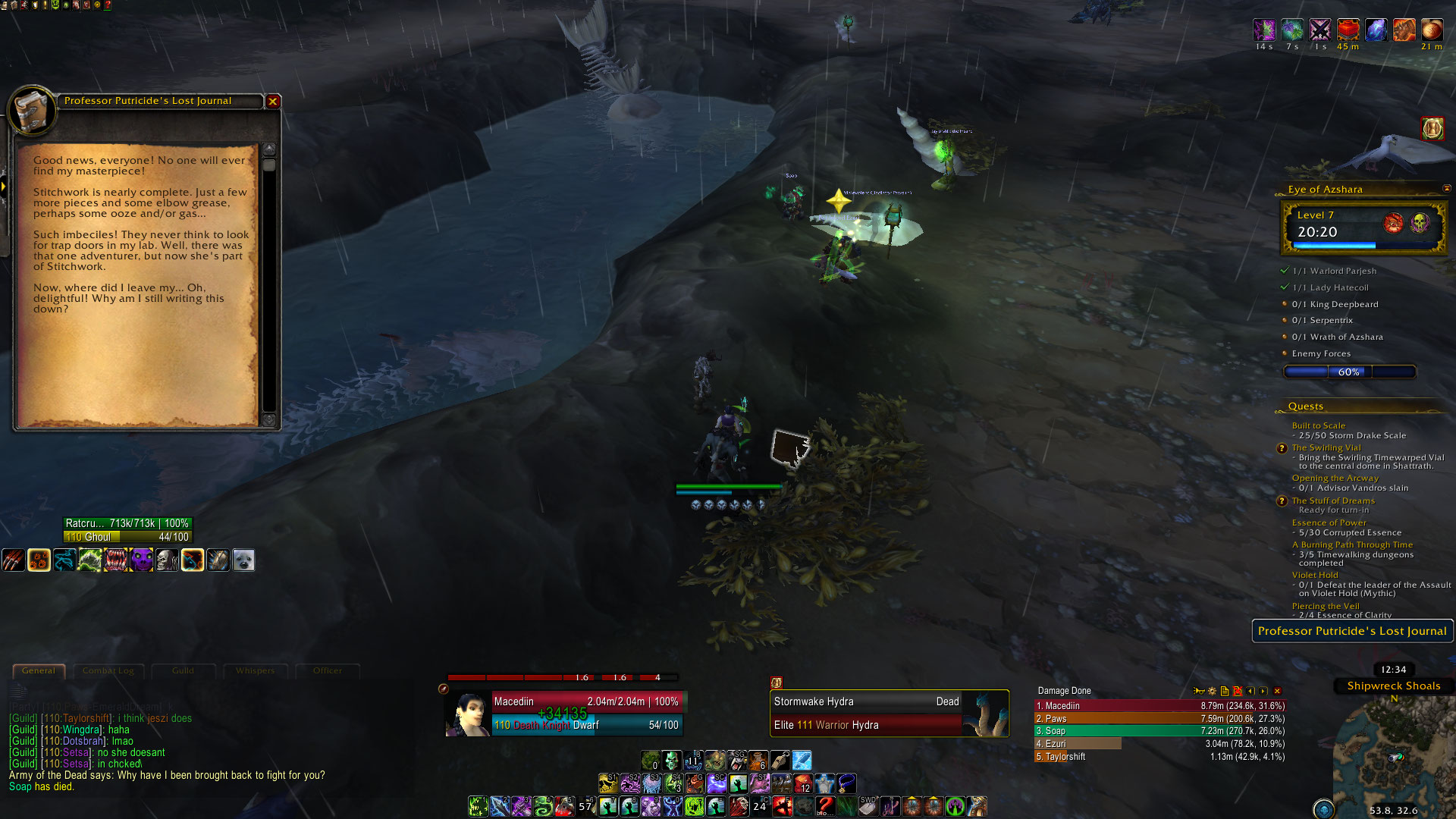
Task: Select Macediin's row in Damage Done
Action: [x=1159, y=706]
